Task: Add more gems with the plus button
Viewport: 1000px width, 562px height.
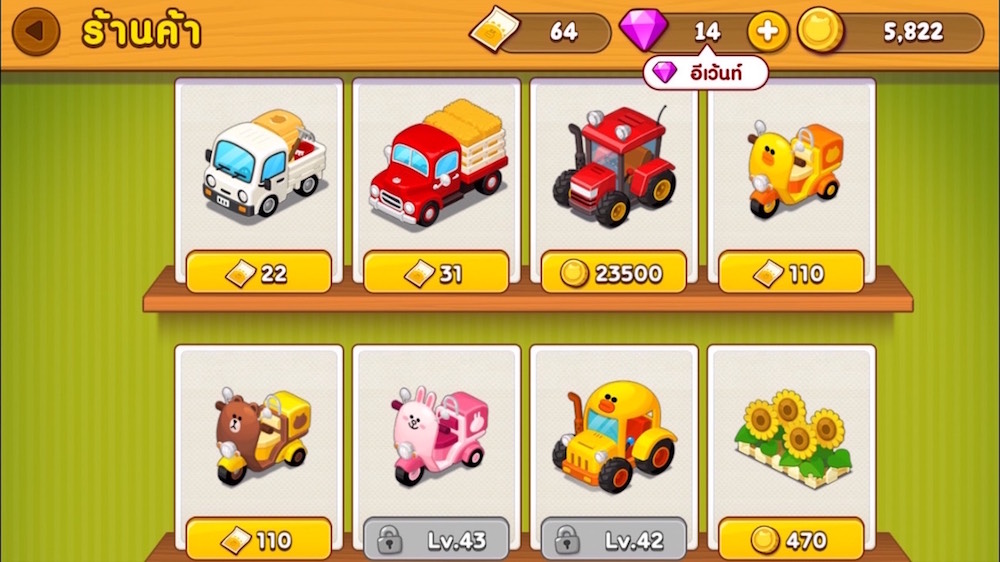Action: pyautogui.click(x=768, y=32)
